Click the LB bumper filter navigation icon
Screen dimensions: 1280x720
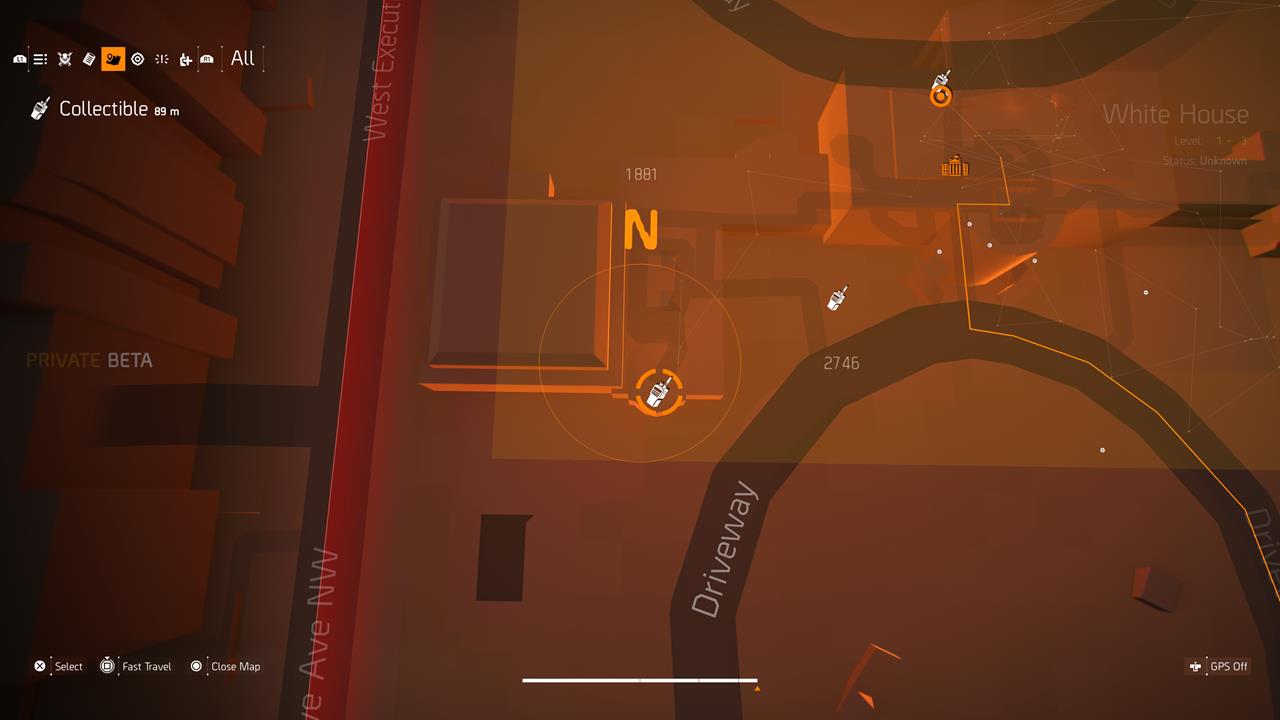pyautogui.click(x=17, y=58)
